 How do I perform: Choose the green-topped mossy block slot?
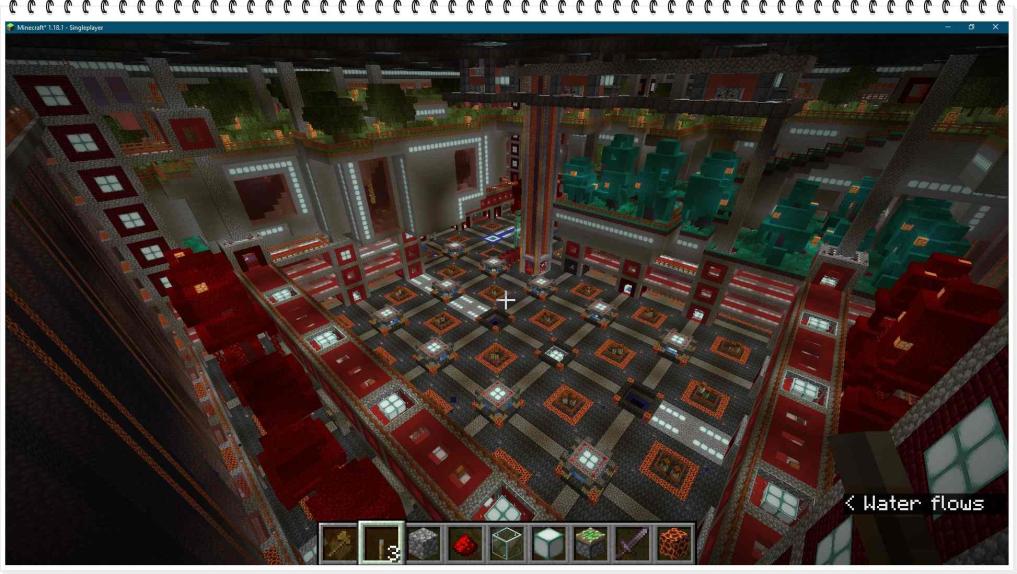(x=591, y=543)
